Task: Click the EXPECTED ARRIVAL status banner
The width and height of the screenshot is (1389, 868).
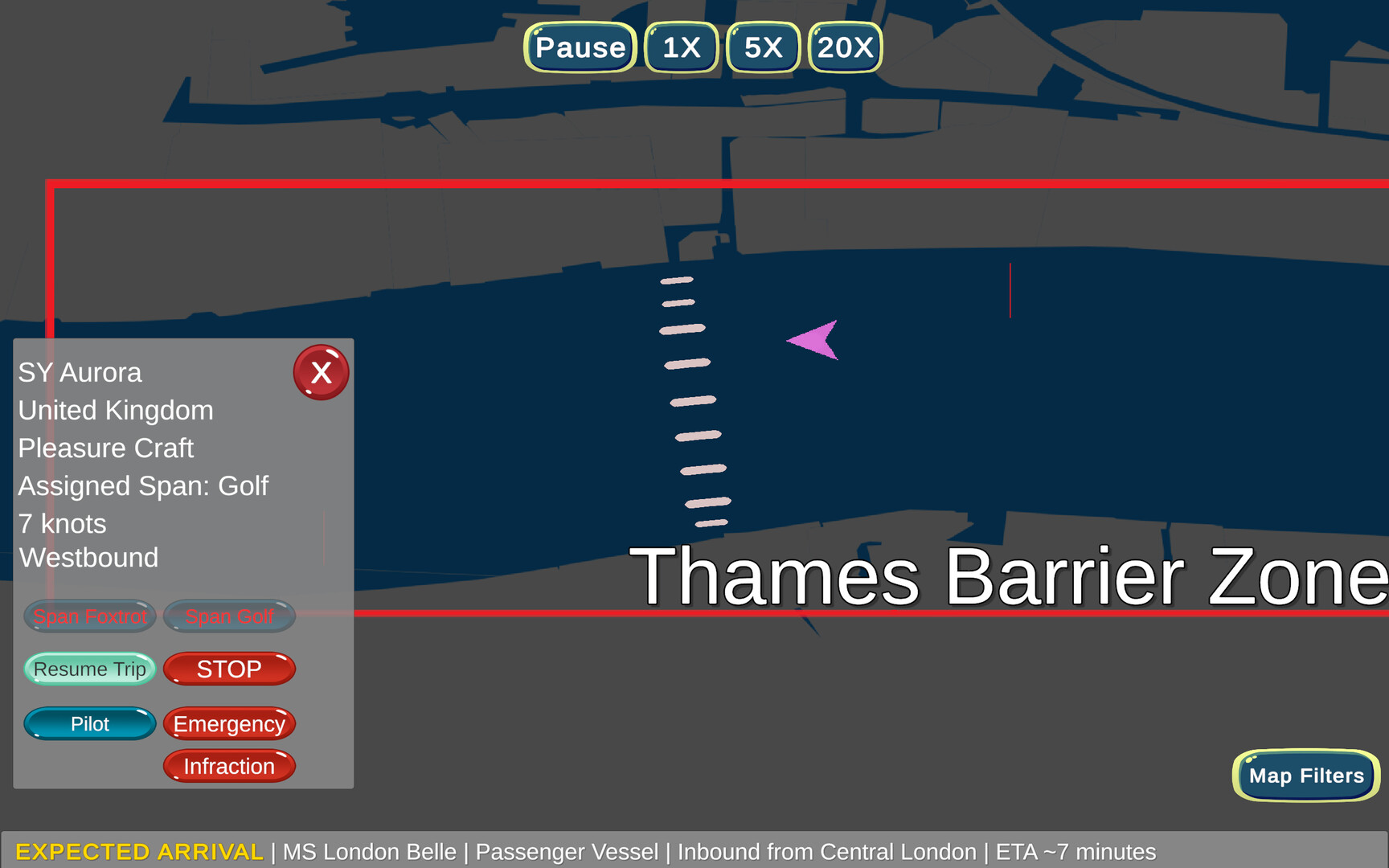Action: click(138, 852)
